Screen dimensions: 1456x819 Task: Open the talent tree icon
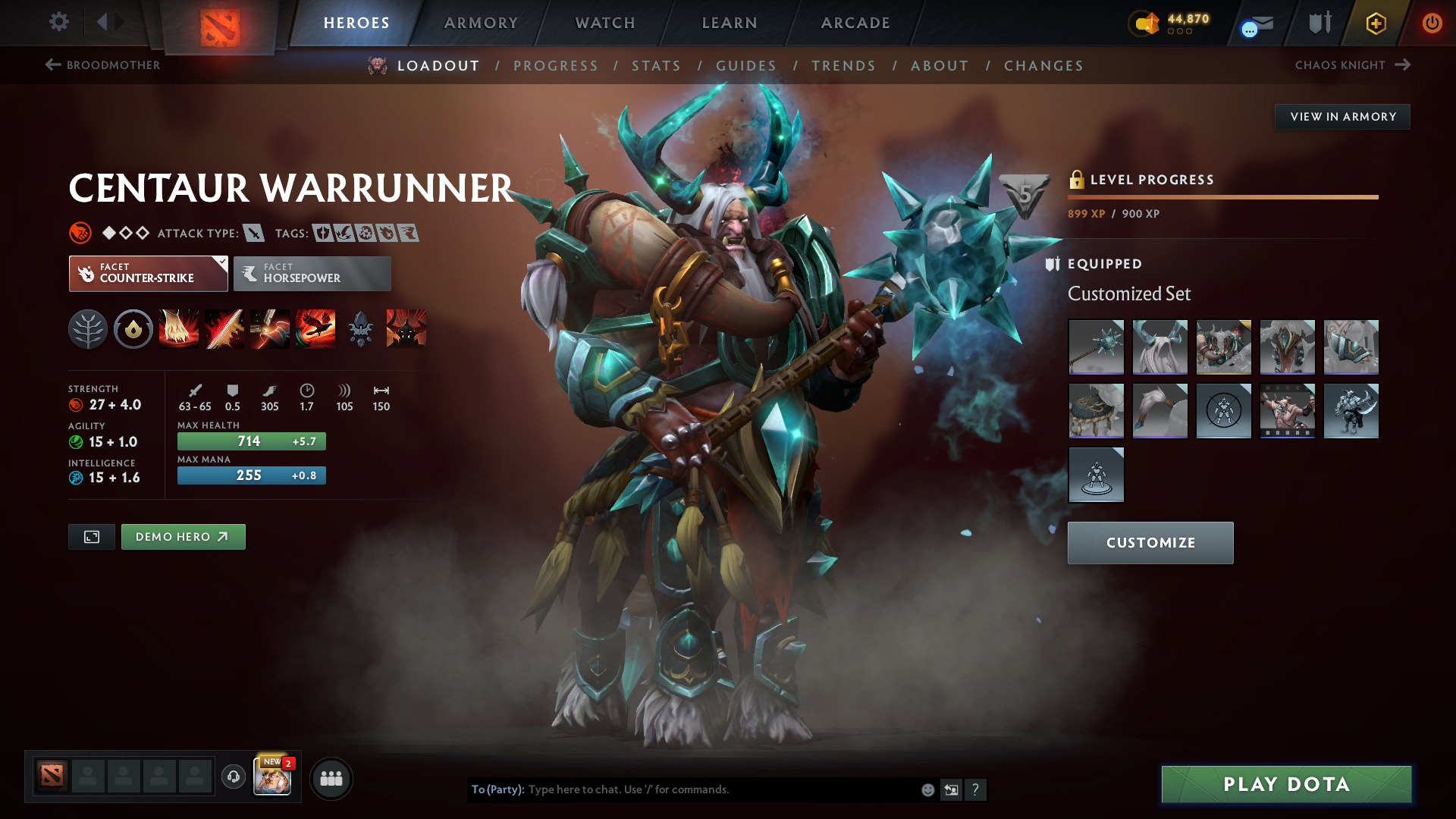pyautogui.click(x=88, y=328)
